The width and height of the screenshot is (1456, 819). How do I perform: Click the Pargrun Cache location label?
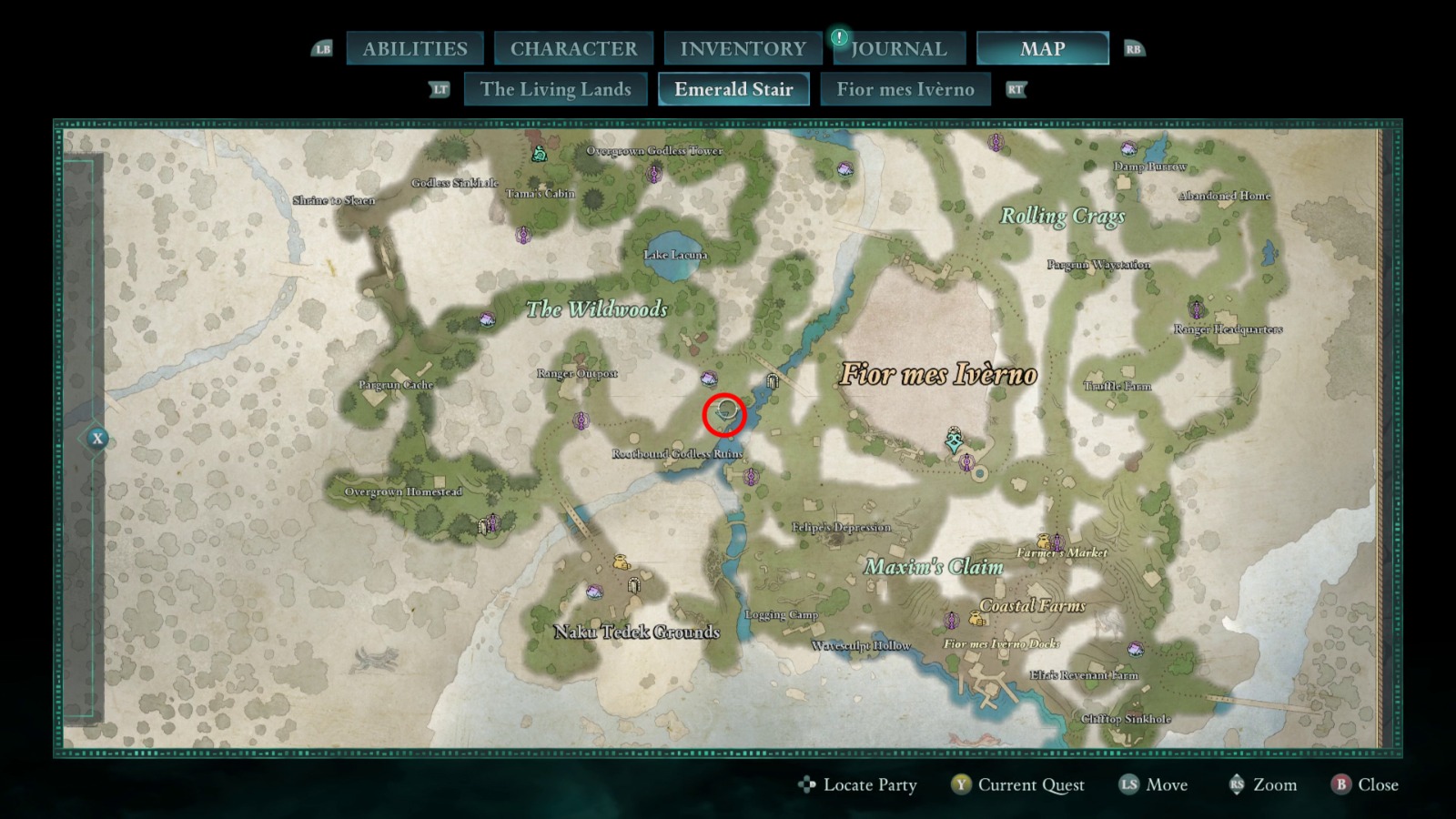pos(396,385)
